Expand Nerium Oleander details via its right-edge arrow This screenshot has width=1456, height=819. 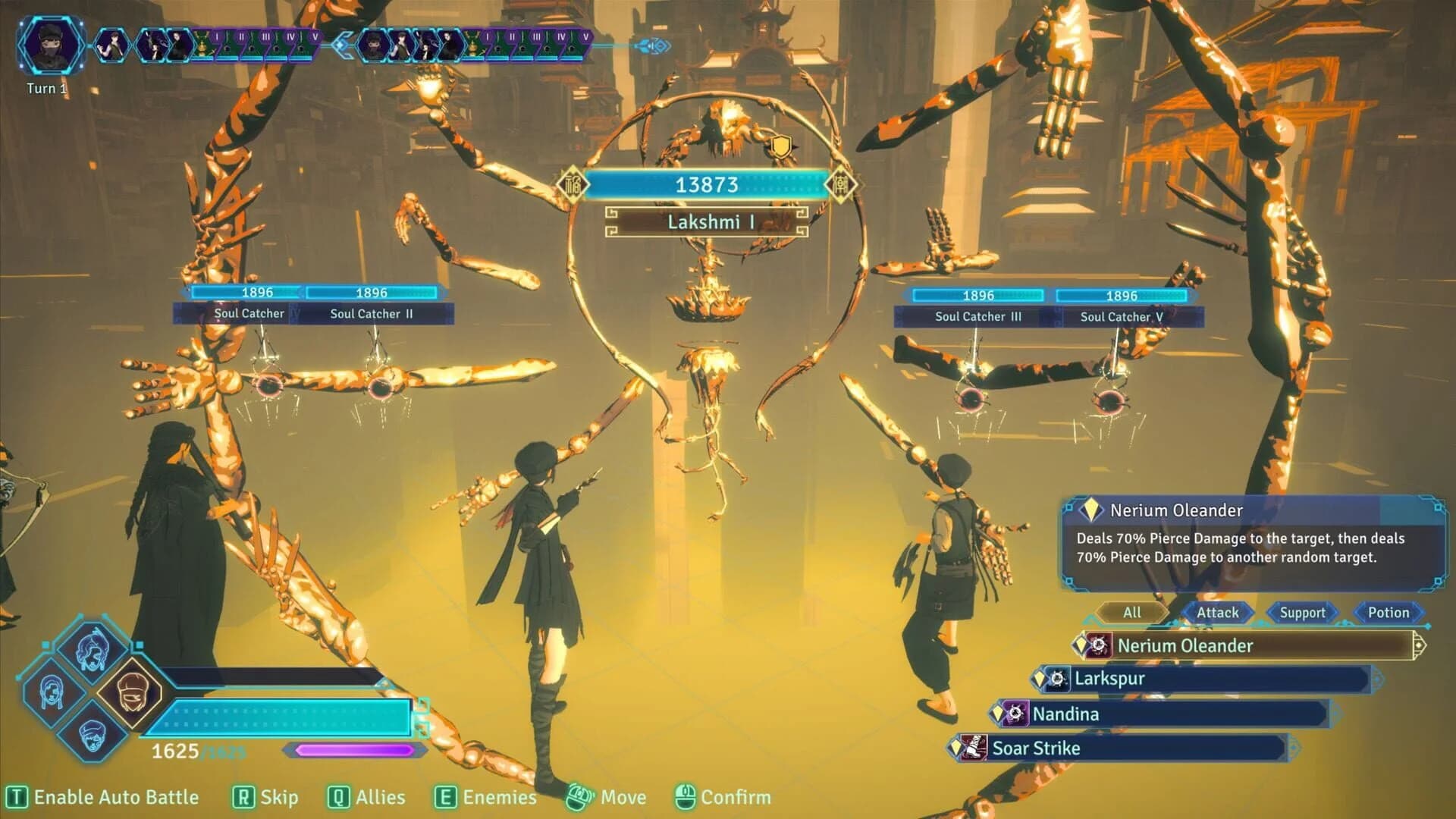click(1420, 645)
